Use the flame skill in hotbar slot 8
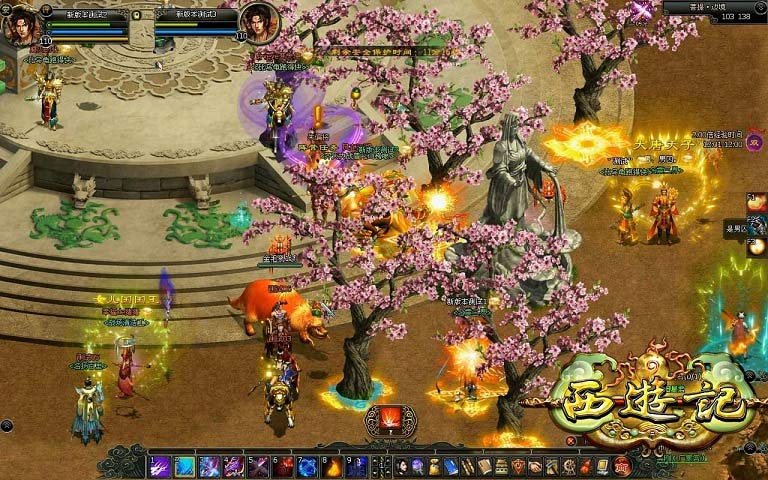The height and width of the screenshot is (480, 768). tap(332, 466)
